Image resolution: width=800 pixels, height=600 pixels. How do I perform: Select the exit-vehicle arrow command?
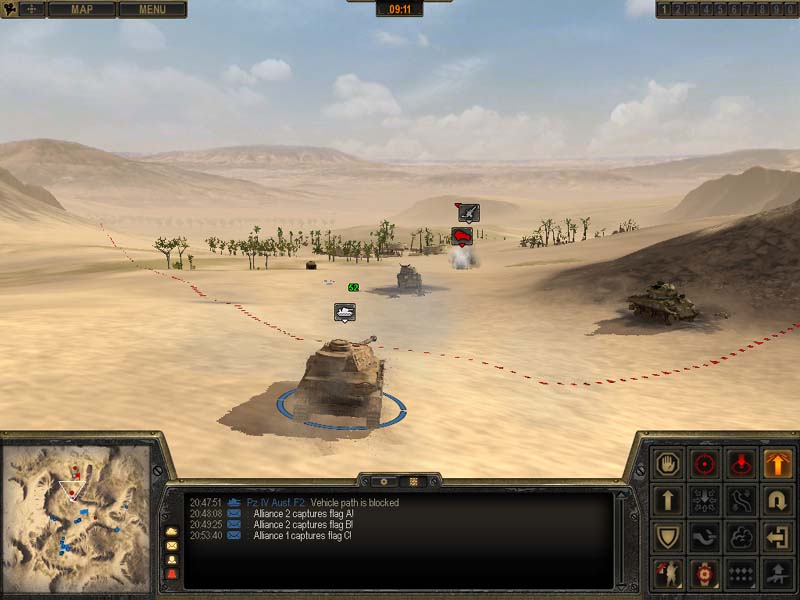pos(778,537)
